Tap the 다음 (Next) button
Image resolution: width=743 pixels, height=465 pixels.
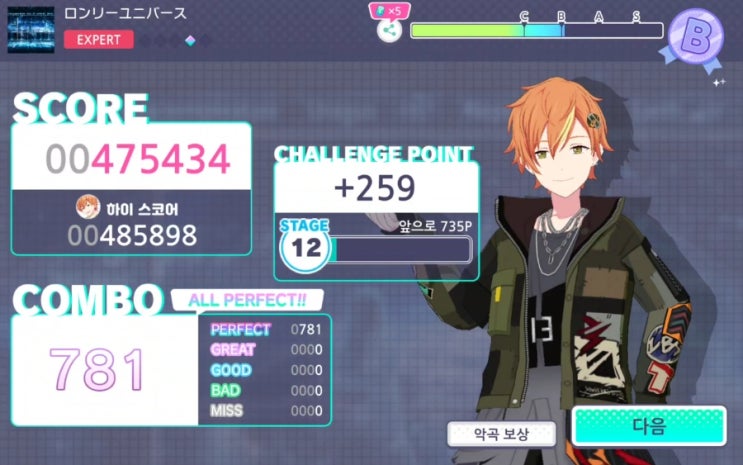648,427
